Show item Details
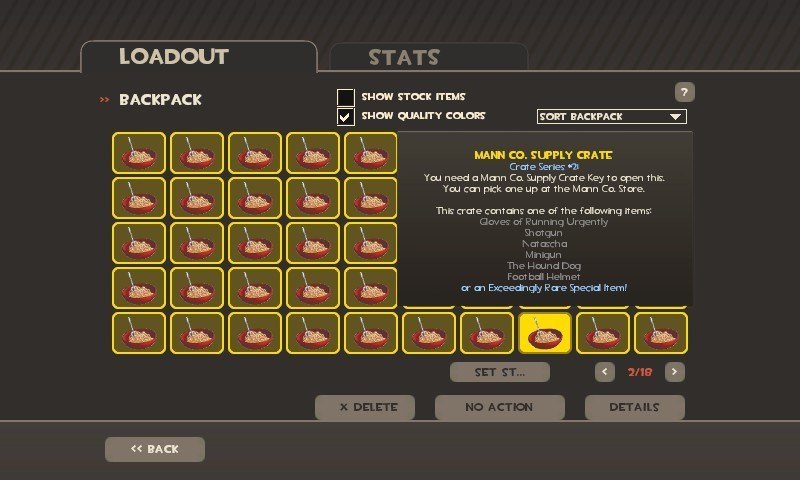This screenshot has height=480, width=800. (634, 407)
